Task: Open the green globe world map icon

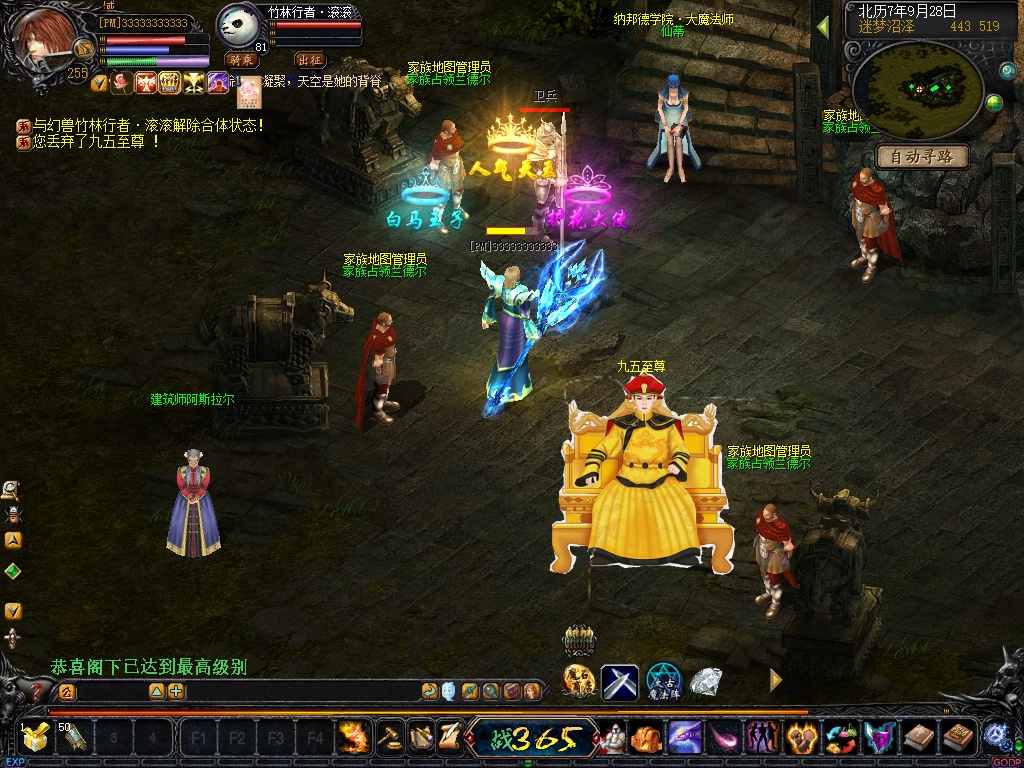Action: pyautogui.click(x=994, y=103)
